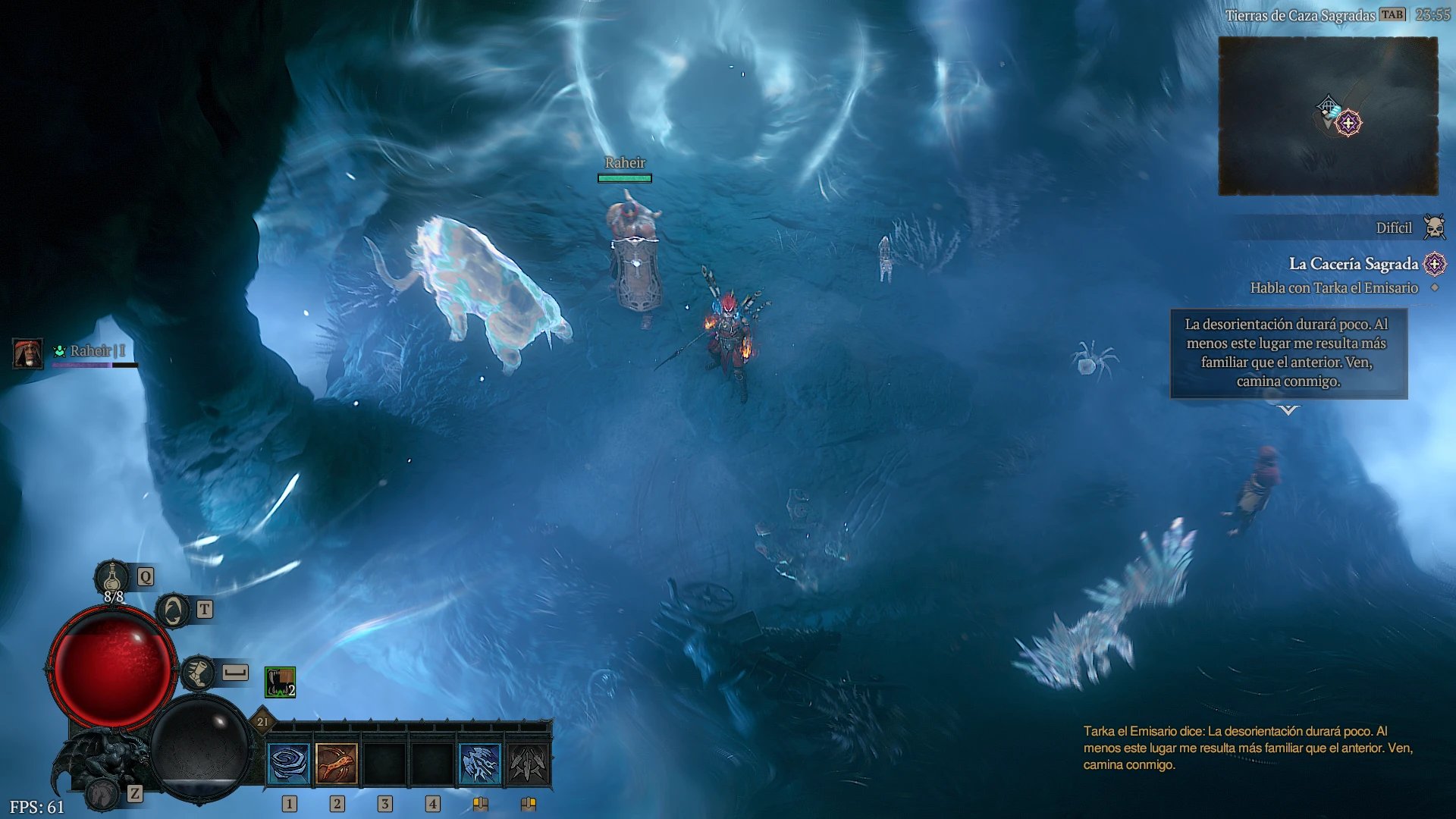This screenshot has width=1456, height=819.
Task: Click the Tarka dialogue speech box
Action: [x=1288, y=353]
